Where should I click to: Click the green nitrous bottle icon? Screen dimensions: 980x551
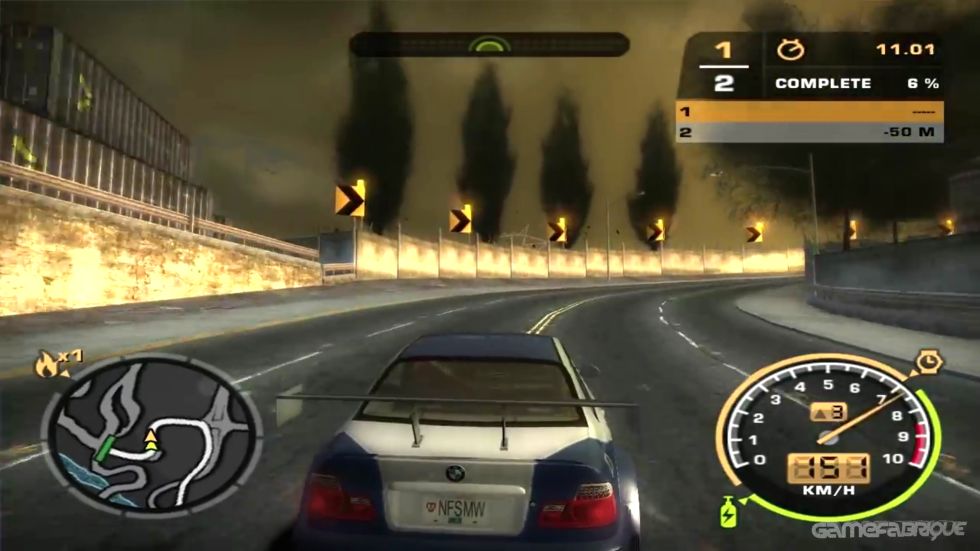click(729, 509)
